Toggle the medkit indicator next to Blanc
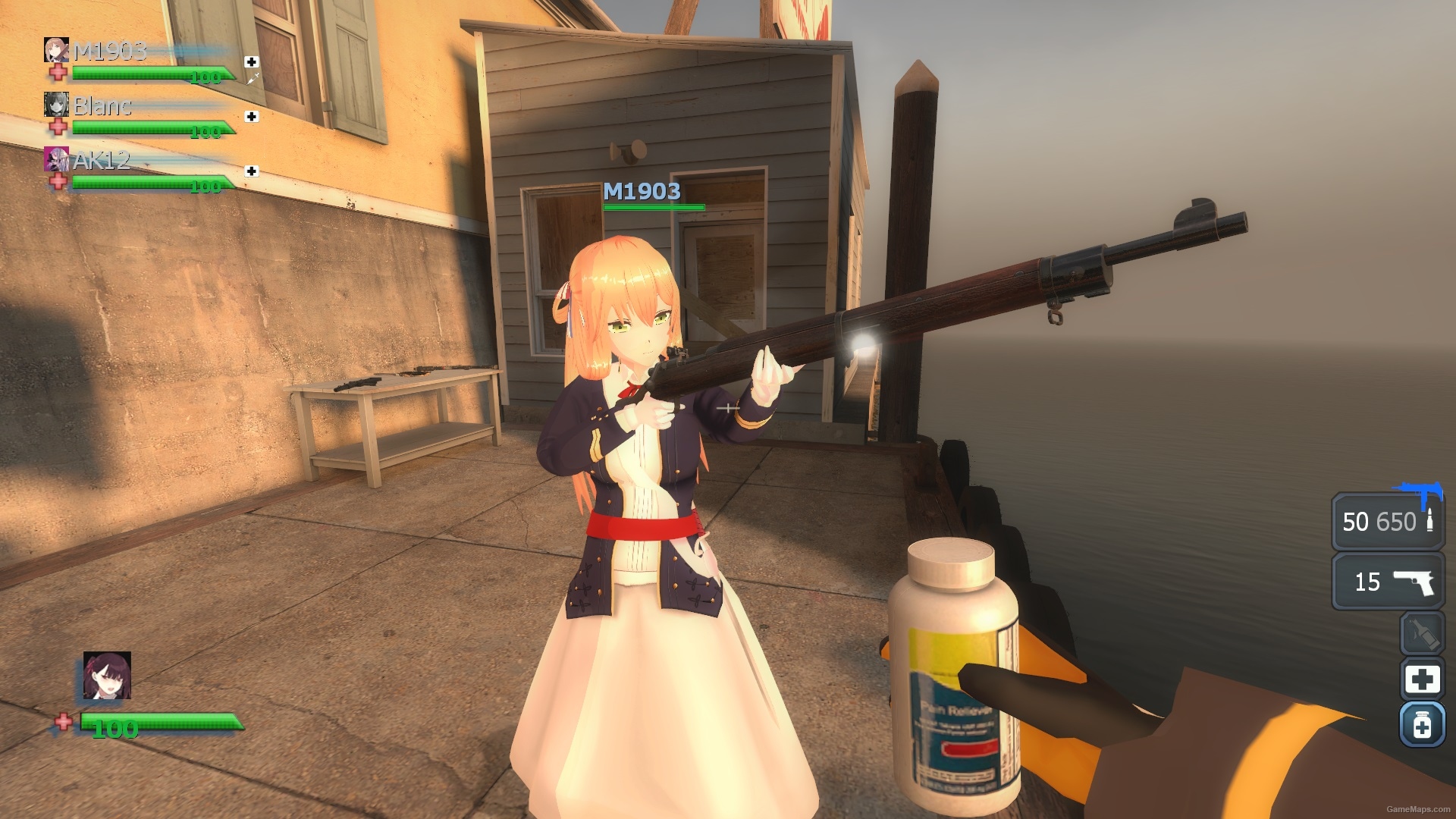The height and width of the screenshot is (819, 1456). [250, 118]
